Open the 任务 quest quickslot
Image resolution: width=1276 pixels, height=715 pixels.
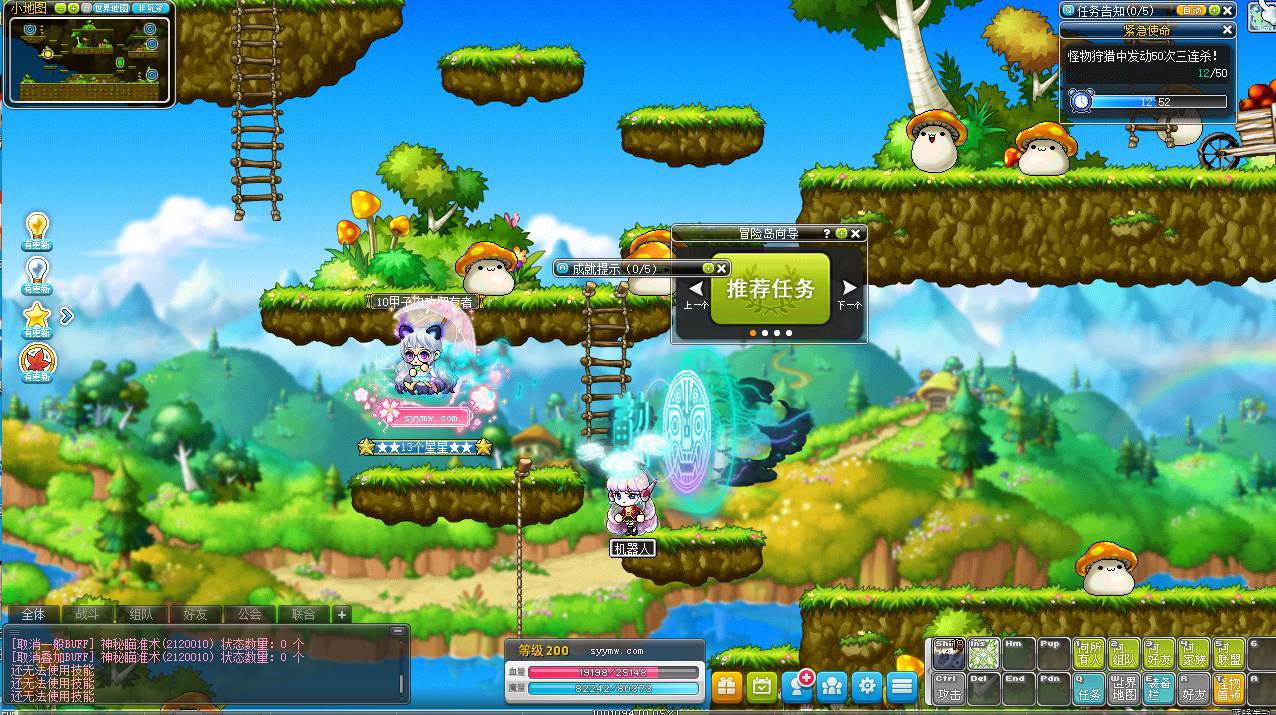tap(1089, 687)
